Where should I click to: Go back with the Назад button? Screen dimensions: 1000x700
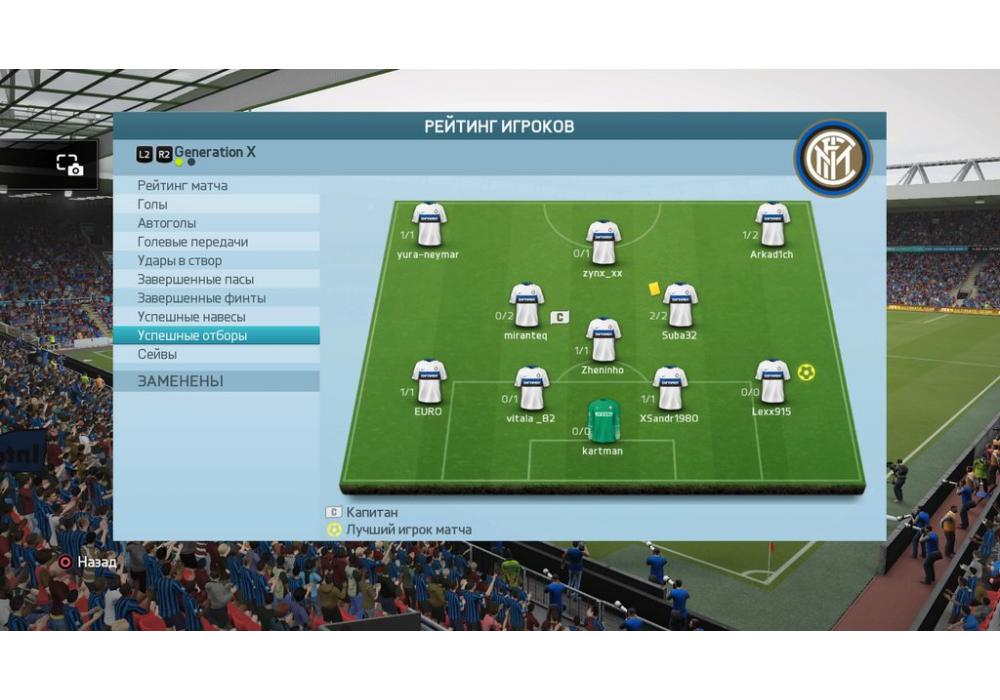pos(88,562)
